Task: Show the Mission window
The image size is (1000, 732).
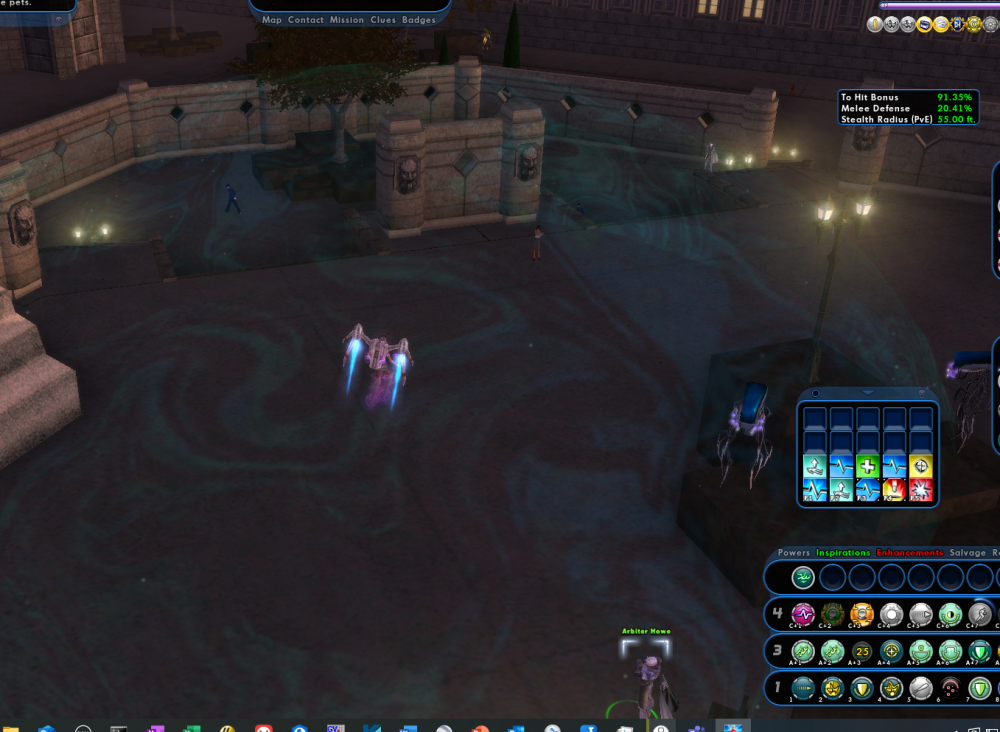Action: point(347,20)
